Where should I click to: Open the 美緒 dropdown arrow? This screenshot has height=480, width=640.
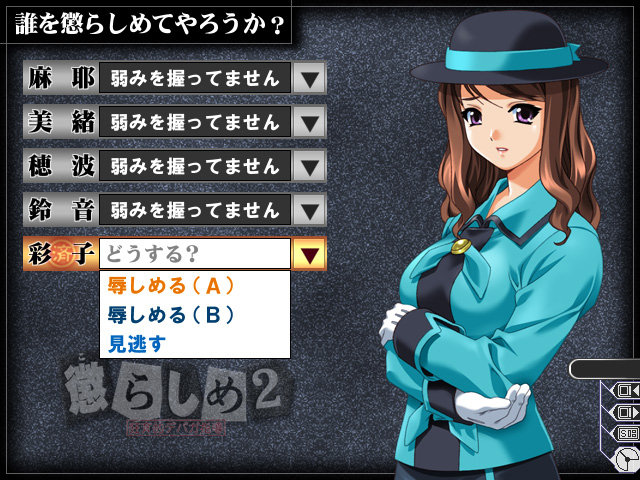(310, 122)
